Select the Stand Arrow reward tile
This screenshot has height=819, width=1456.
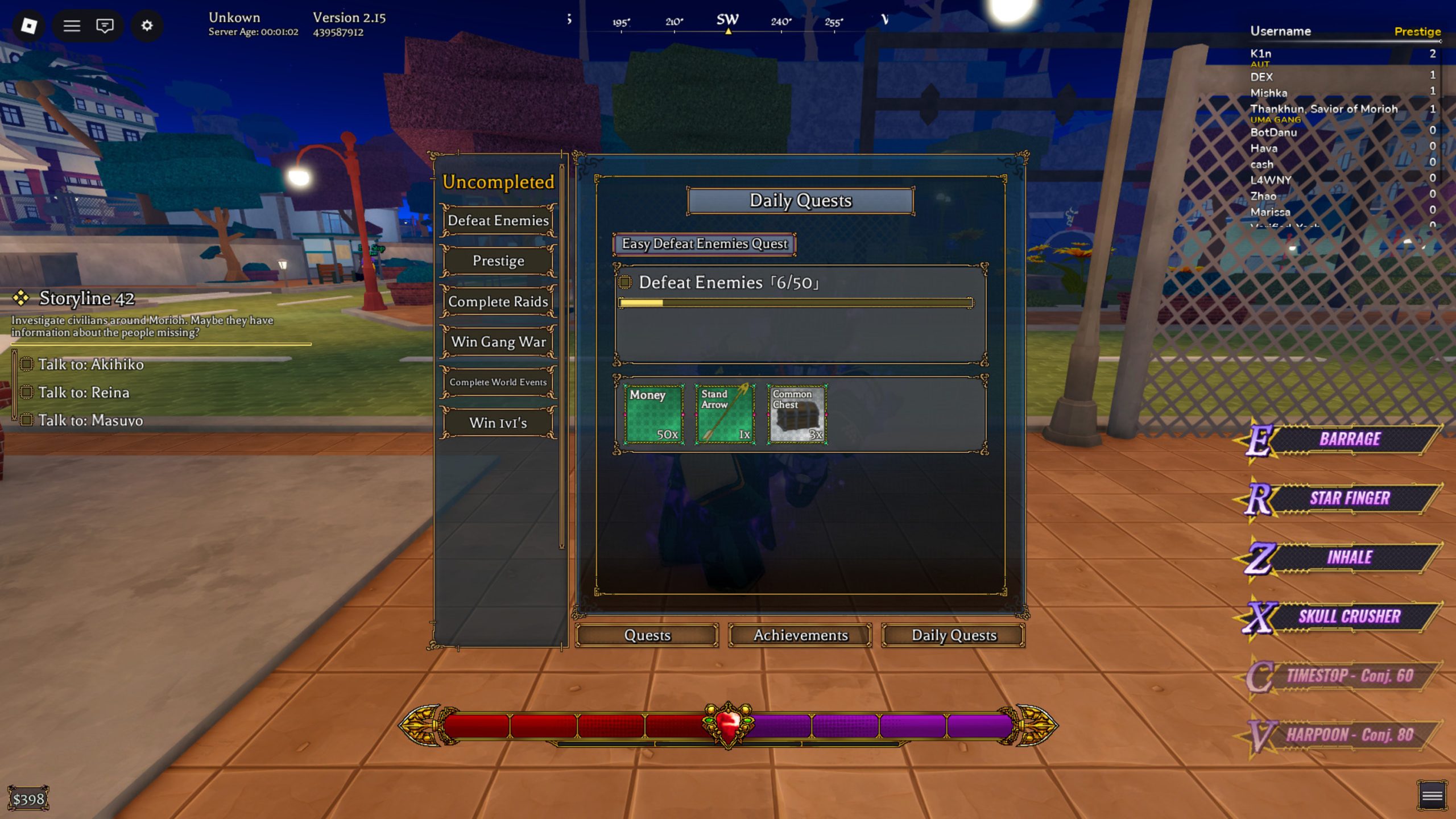pyautogui.click(x=725, y=414)
